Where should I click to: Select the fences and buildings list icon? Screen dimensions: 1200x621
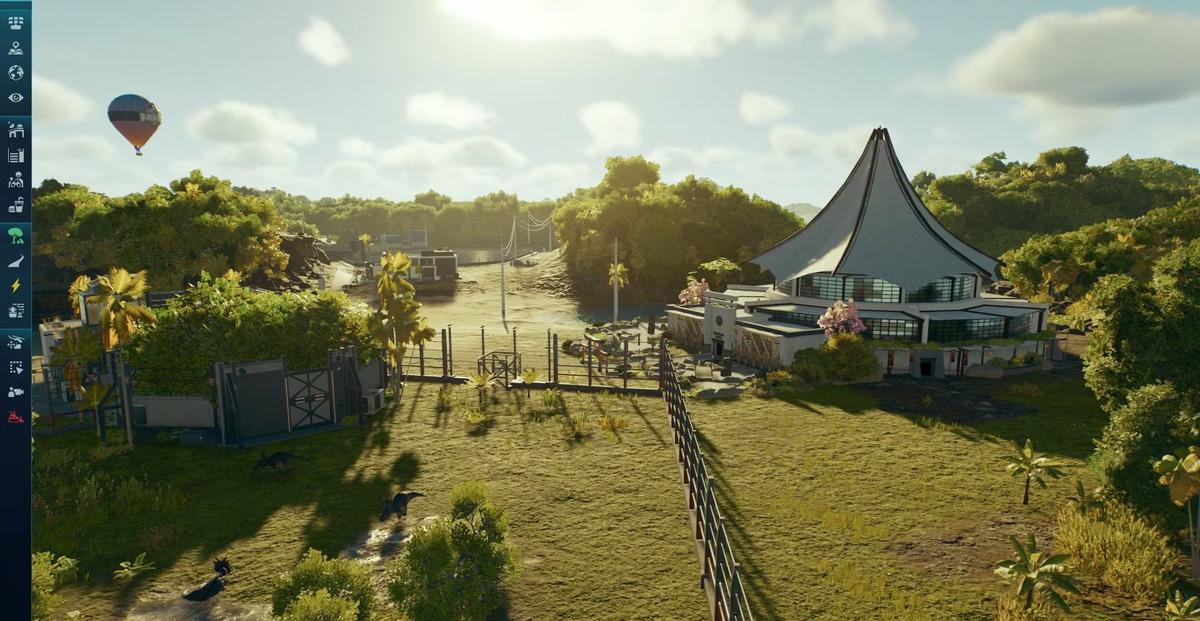tap(15, 155)
